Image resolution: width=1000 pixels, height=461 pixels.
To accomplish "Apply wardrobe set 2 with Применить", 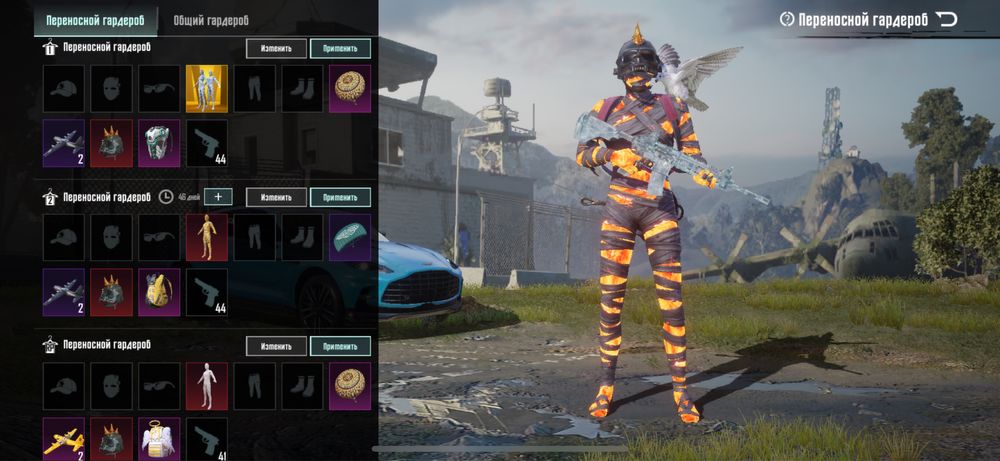I will [340, 197].
